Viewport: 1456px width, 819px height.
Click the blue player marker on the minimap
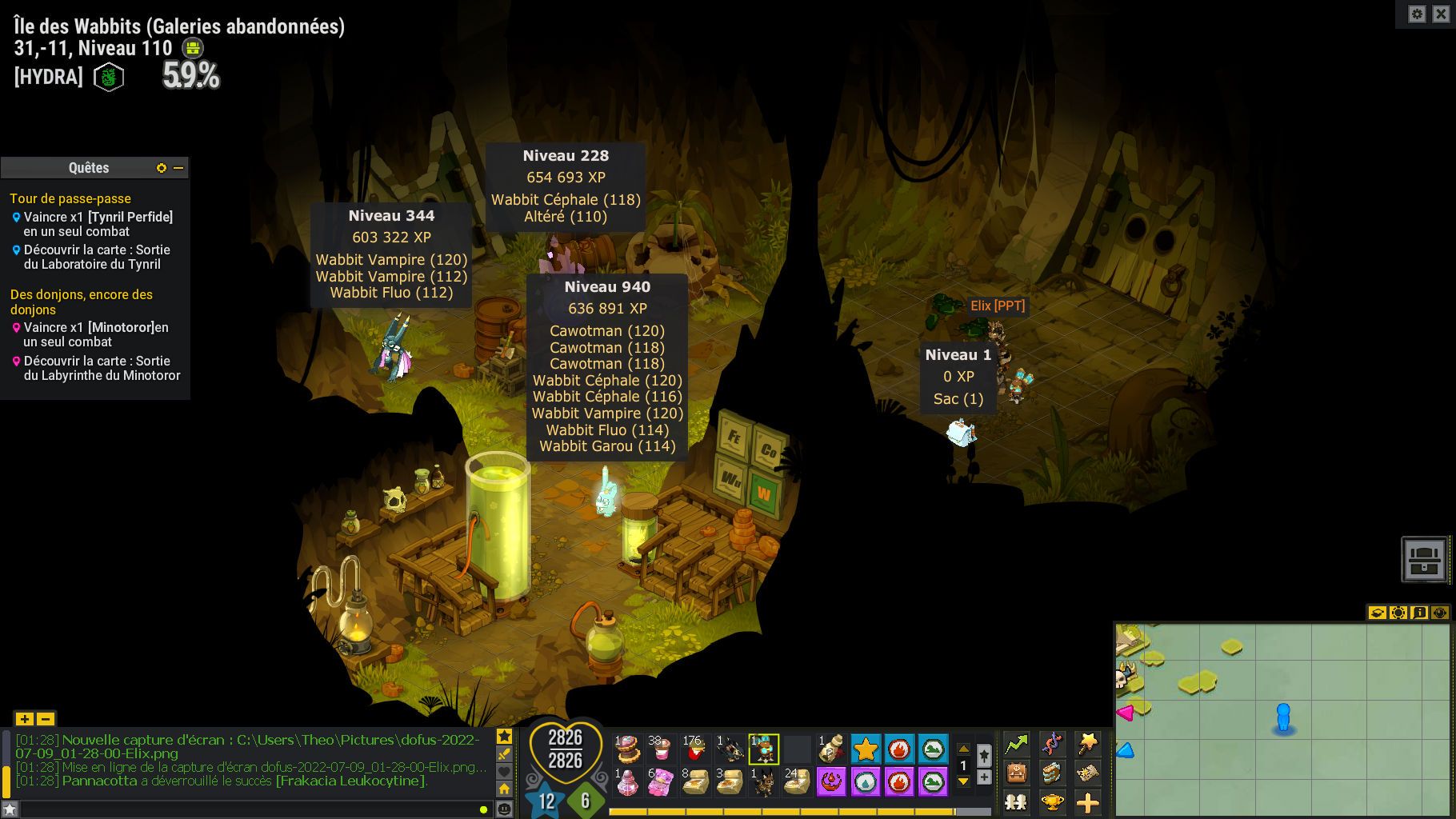[1283, 717]
